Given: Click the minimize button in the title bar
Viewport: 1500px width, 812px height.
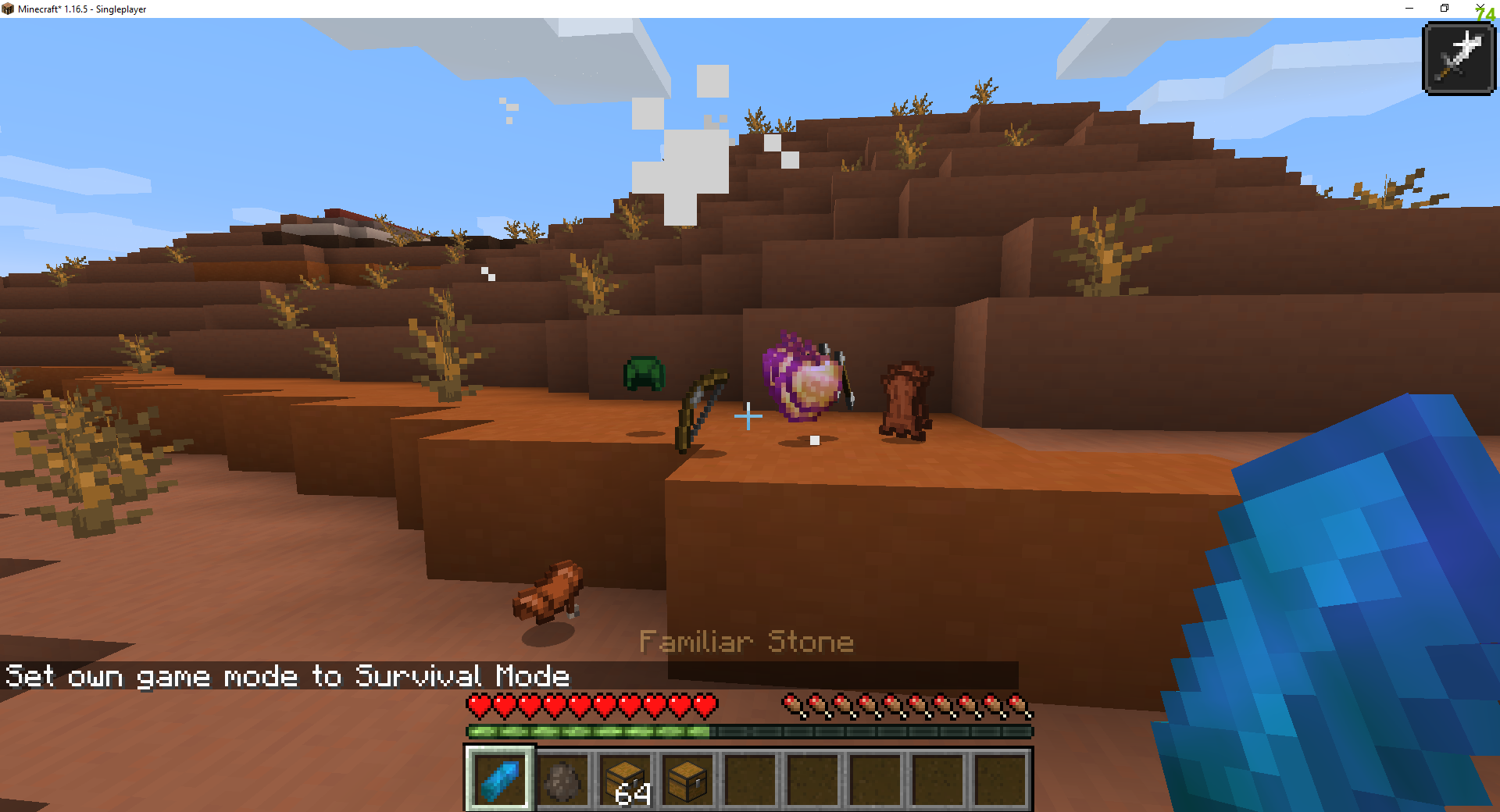Looking at the screenshot, I should [1409, 9].
